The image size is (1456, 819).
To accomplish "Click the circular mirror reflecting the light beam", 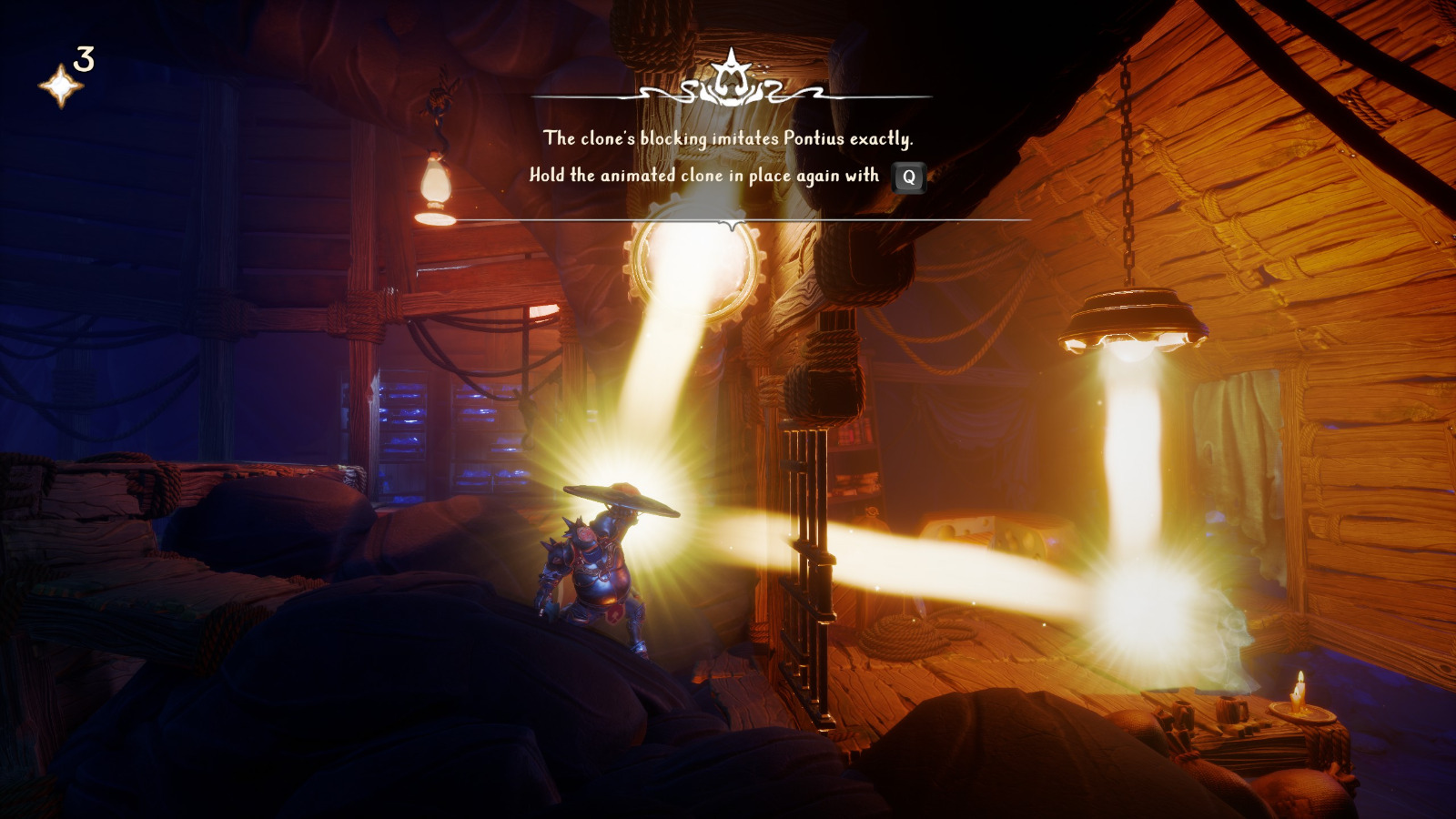I will pyautogui.click(x=693, y=260).
